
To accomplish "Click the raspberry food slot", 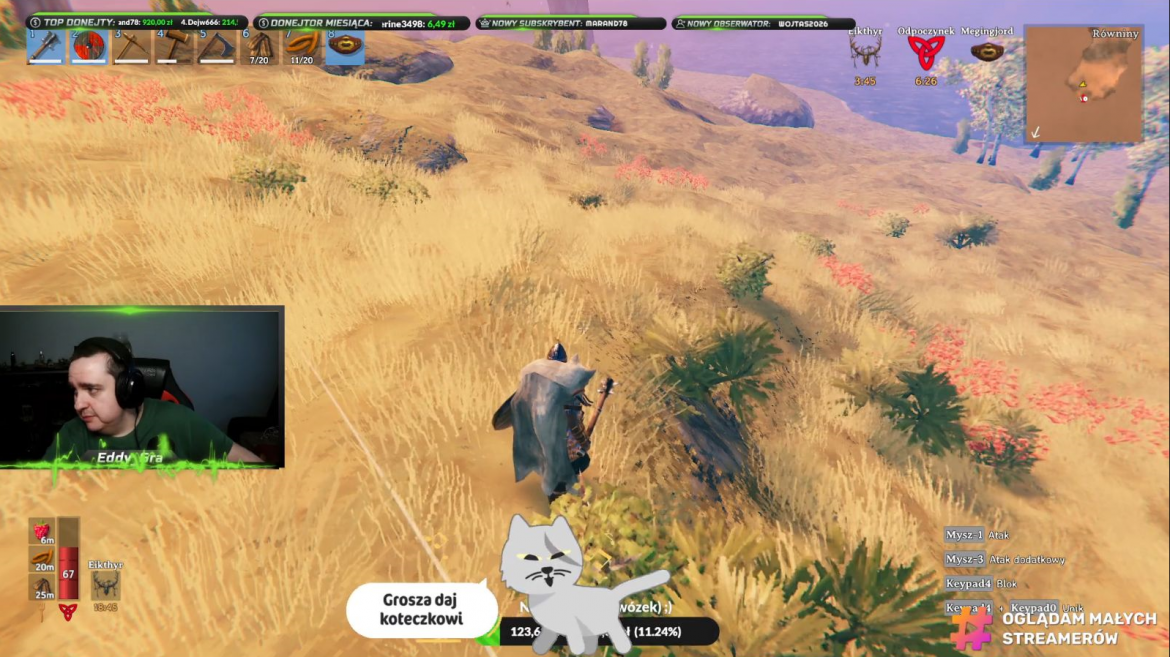I will click(x=42, y=531).
